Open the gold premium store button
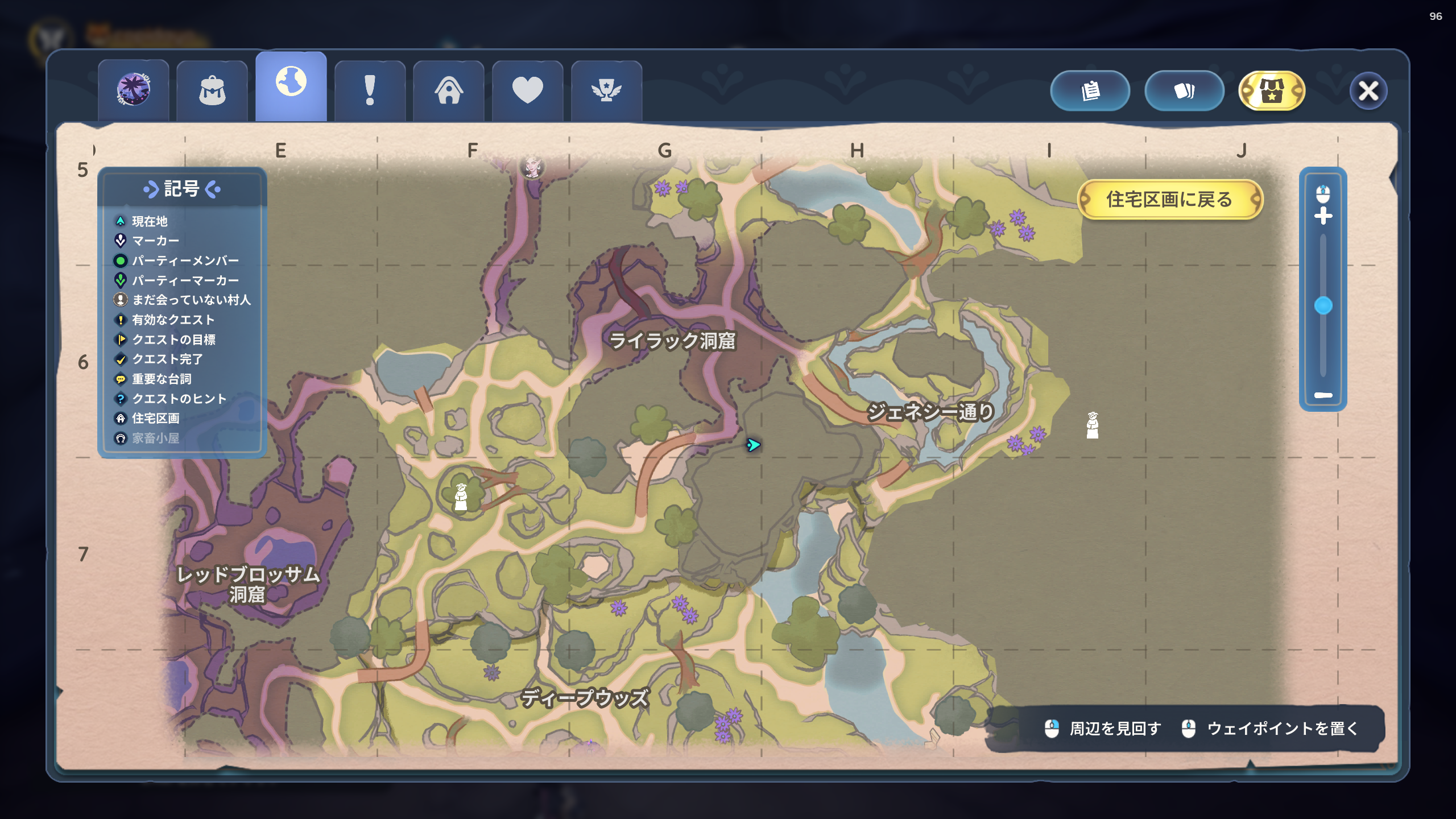Image resolution: width=1456 pixels, height=819 pixels. pos(1272,91)
